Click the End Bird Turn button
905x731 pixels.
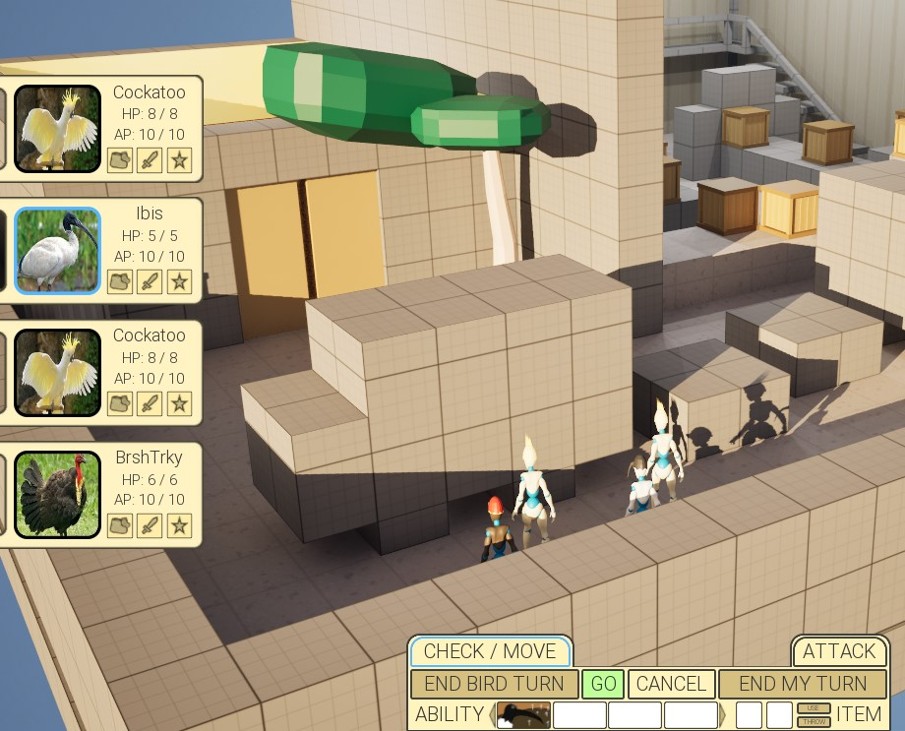[494, 684]
